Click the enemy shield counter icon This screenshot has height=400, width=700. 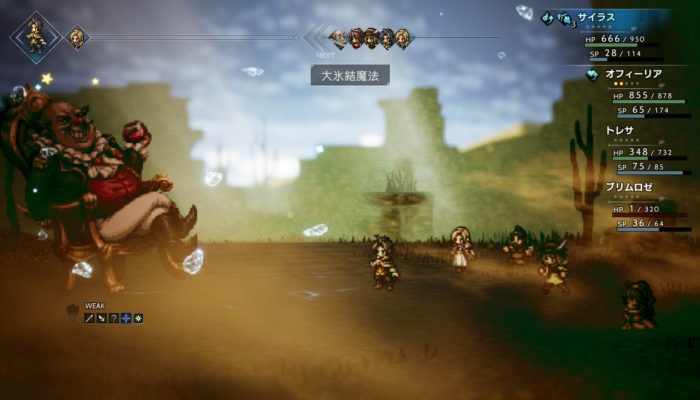pos(72,313)
